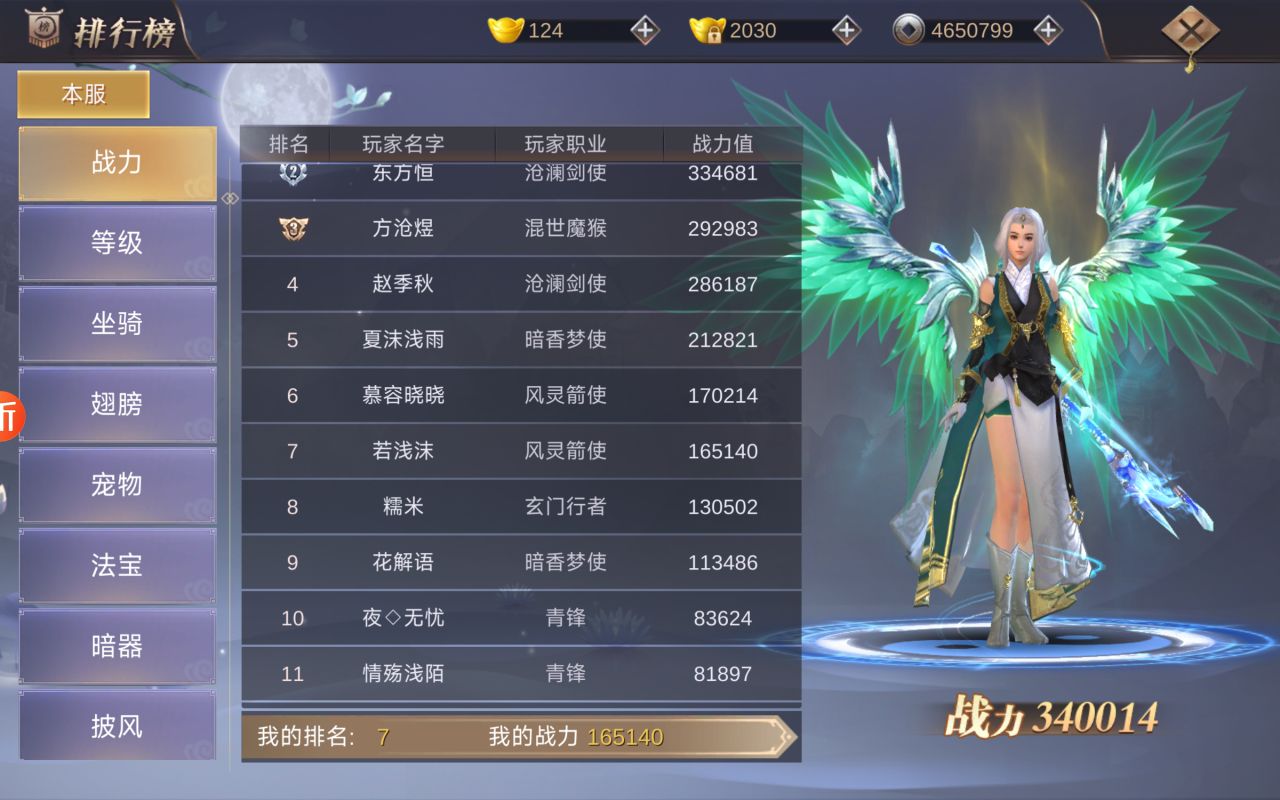Viewport: 1280px width, 800px height.
Task: Switch to the 翅膀 ranking tab
Action: tap(117, 404)
